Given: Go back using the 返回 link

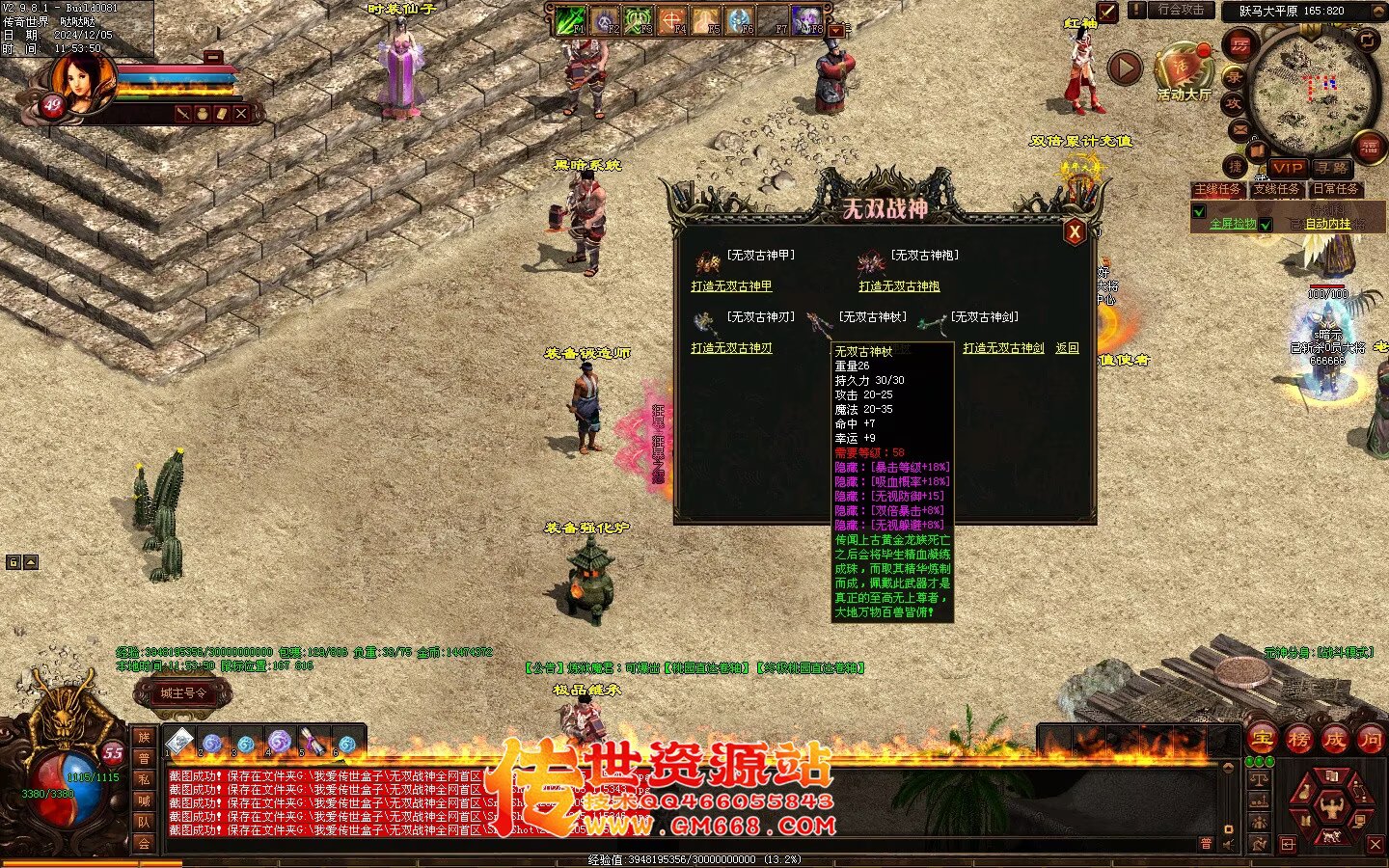Looking at the screenshot, I should pyautogui.click(x=1067, y=348).
